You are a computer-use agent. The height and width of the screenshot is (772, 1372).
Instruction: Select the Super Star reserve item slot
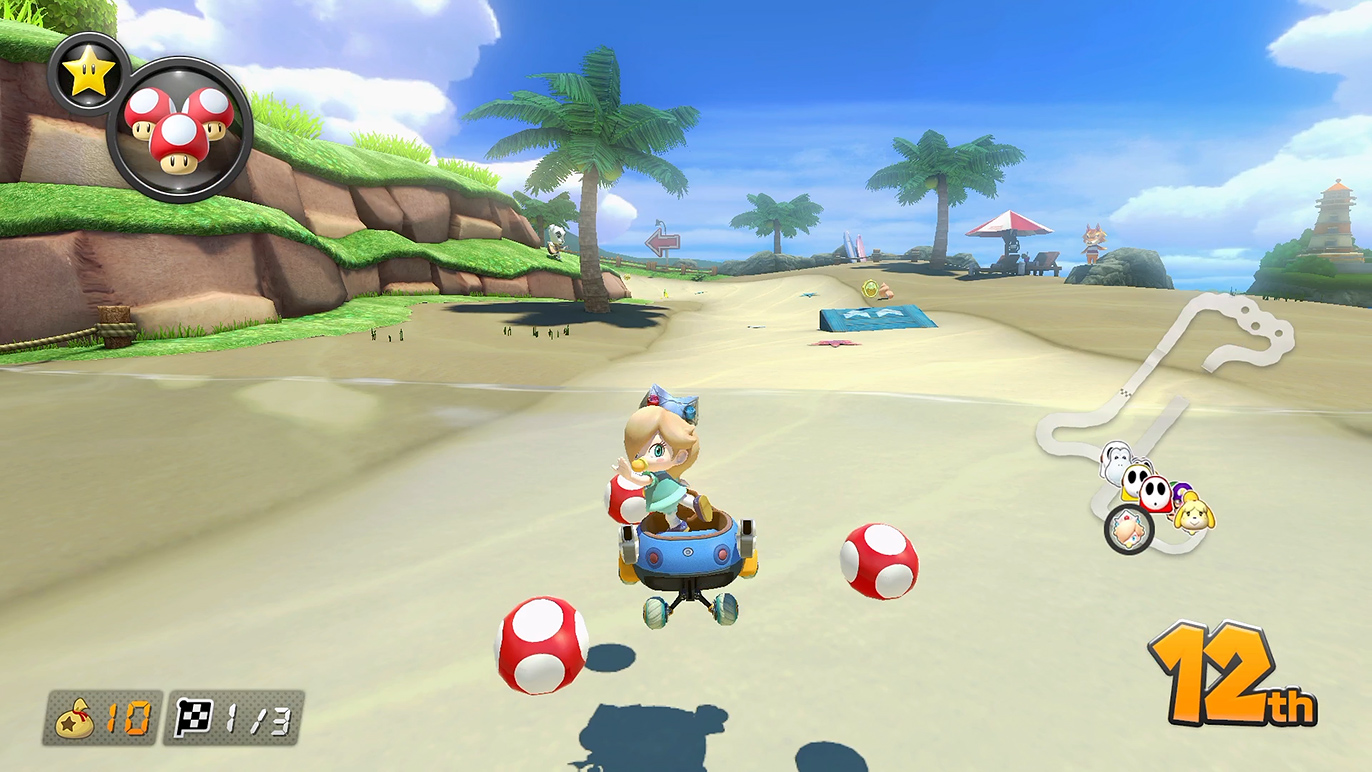click(88, 74)
